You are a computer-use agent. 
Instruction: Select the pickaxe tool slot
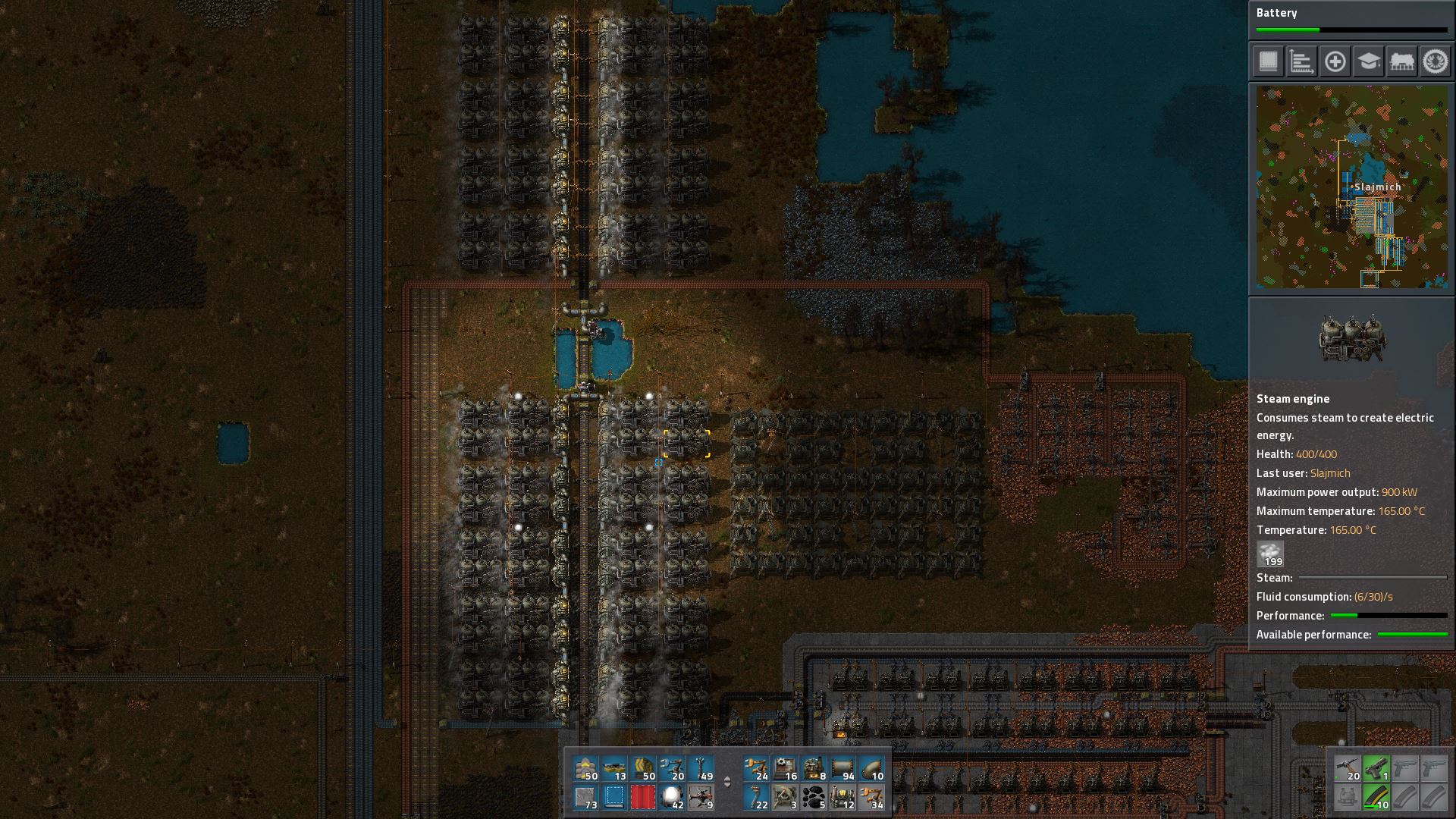click(1348, 769)
